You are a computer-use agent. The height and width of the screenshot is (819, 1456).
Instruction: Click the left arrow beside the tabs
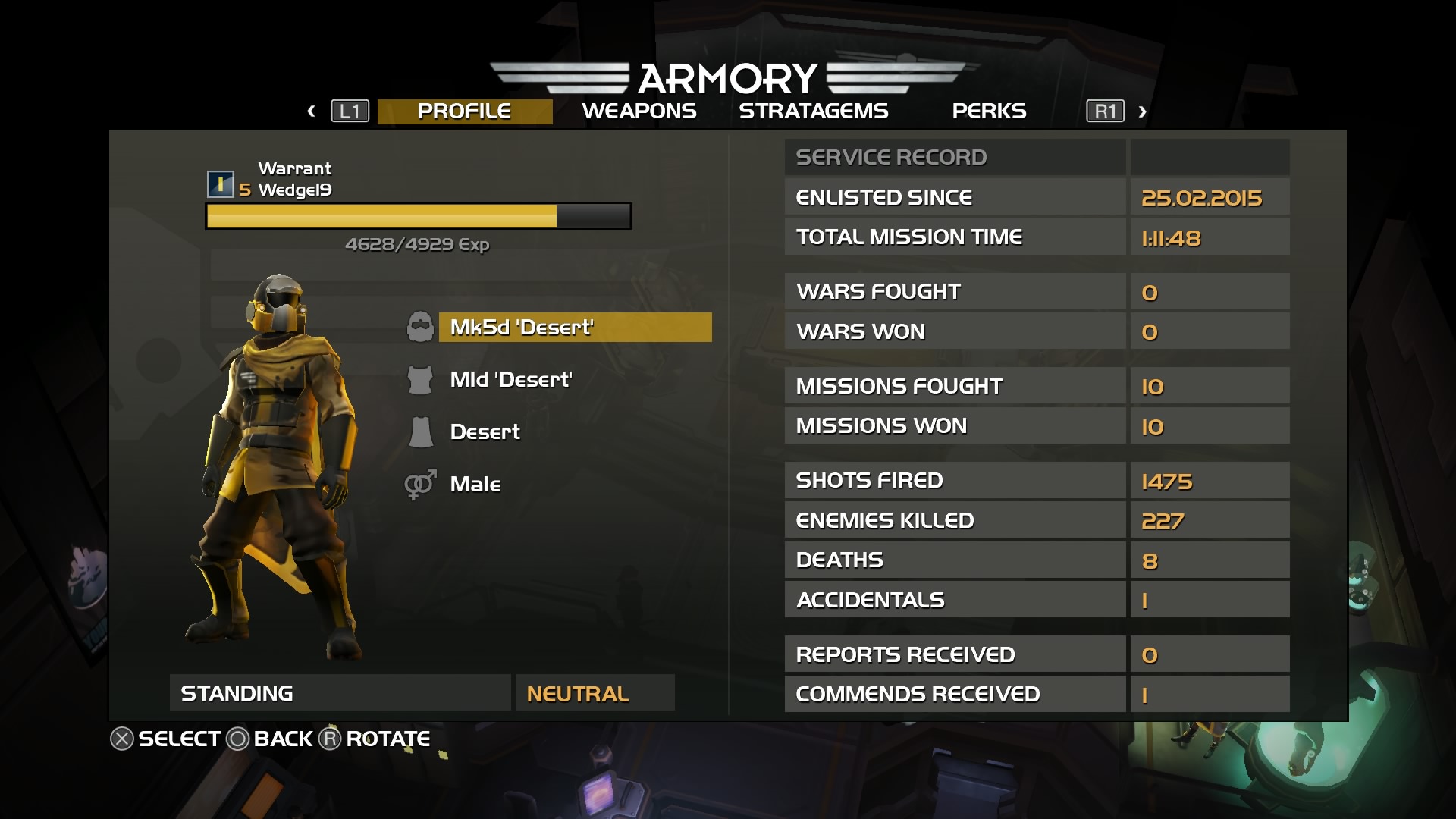point(311,111)
